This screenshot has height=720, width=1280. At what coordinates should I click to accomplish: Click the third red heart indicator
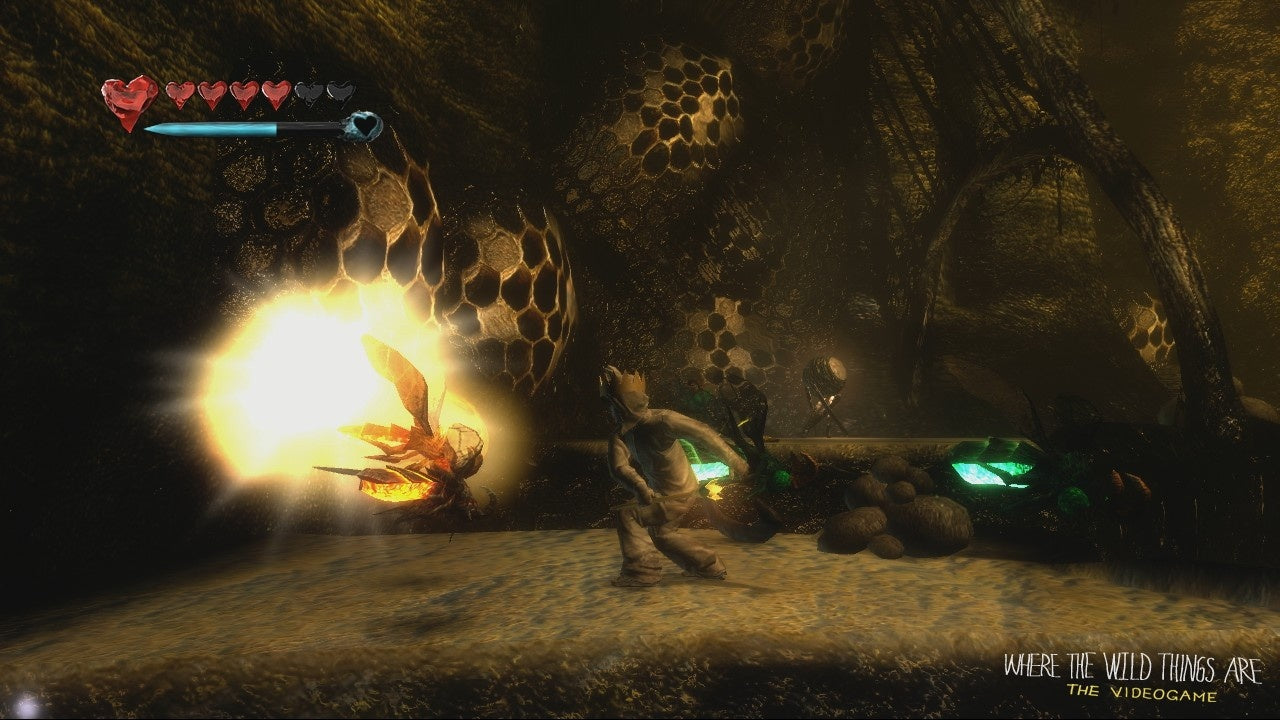pyautogui.click(x=212, y=95)
